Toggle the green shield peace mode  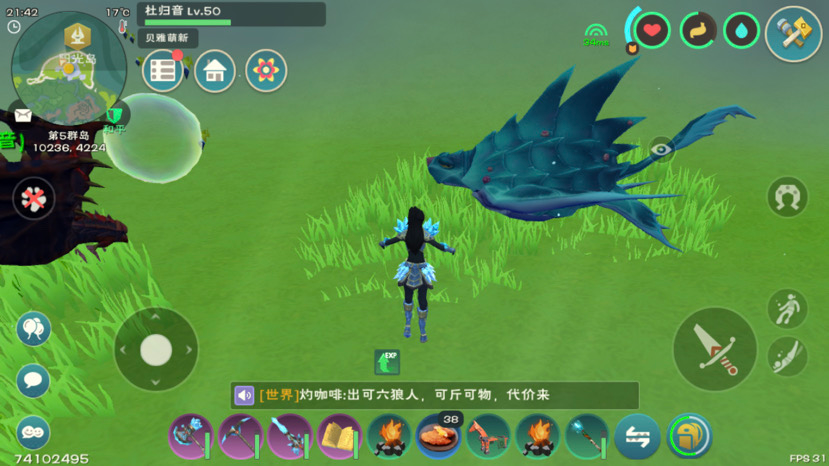point(116,116)
